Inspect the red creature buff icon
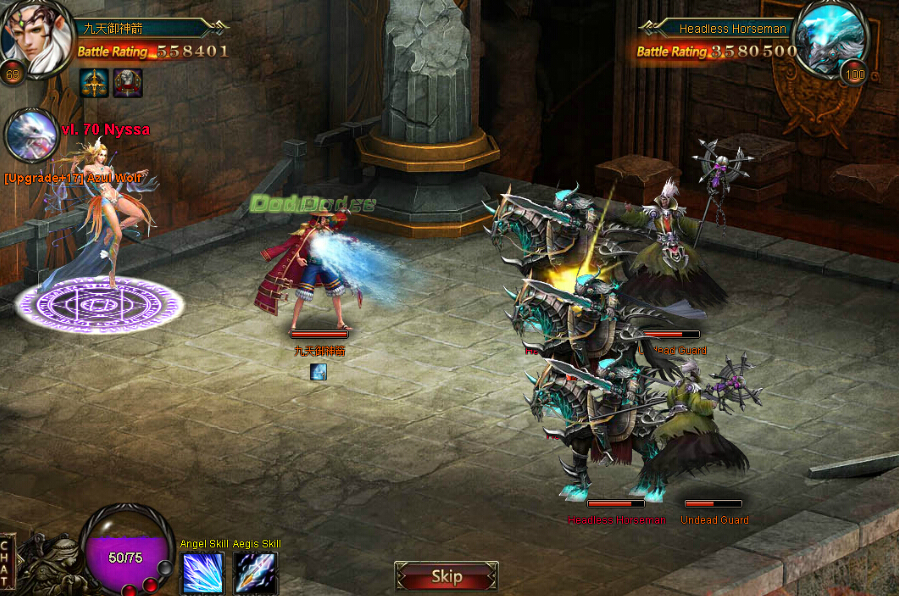 [x=128, y=83]
